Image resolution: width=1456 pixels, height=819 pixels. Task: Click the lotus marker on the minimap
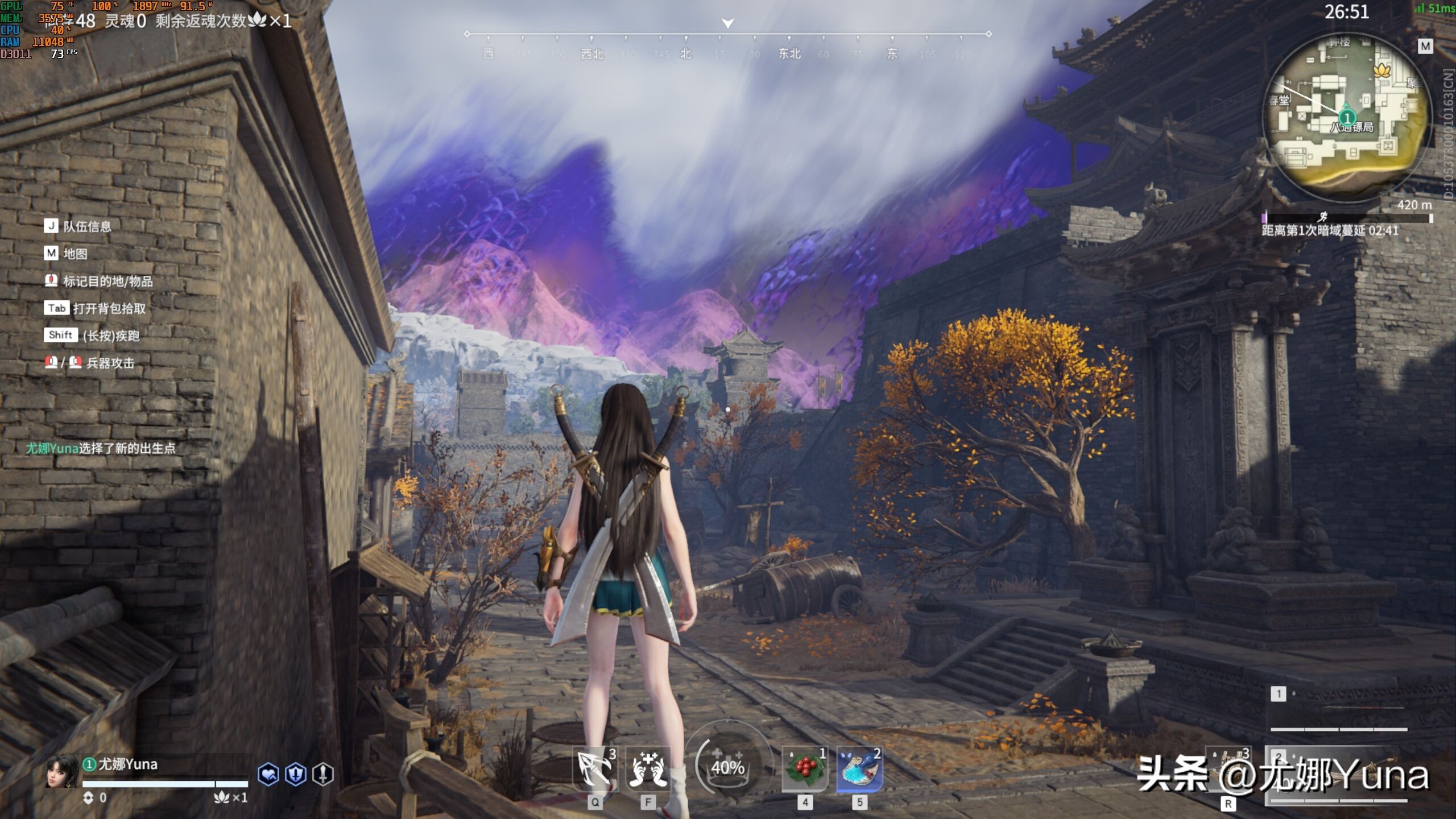1381,71
